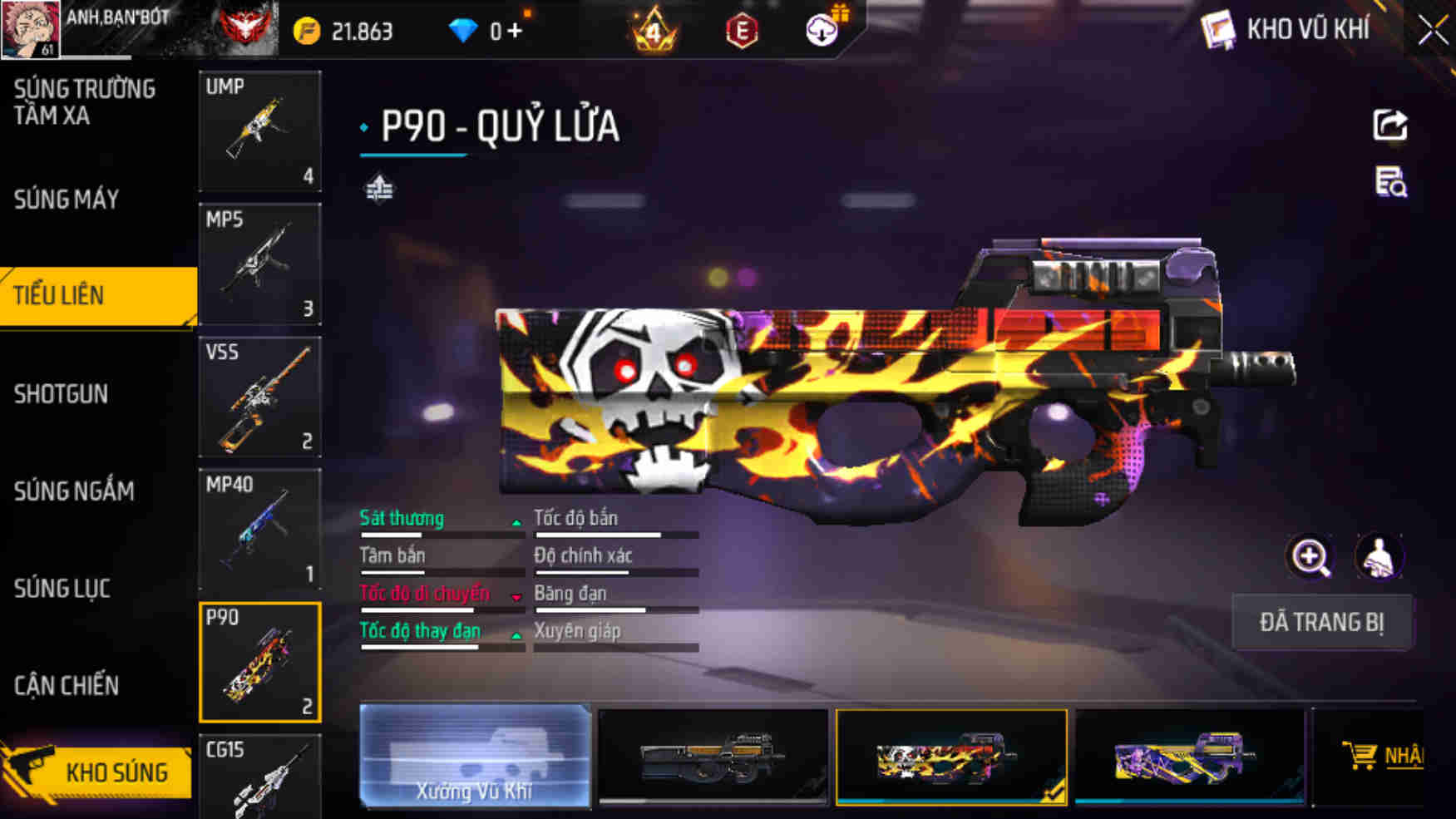
Task: Select the SÚNG NGẮM category
Action: click(72, 492)
